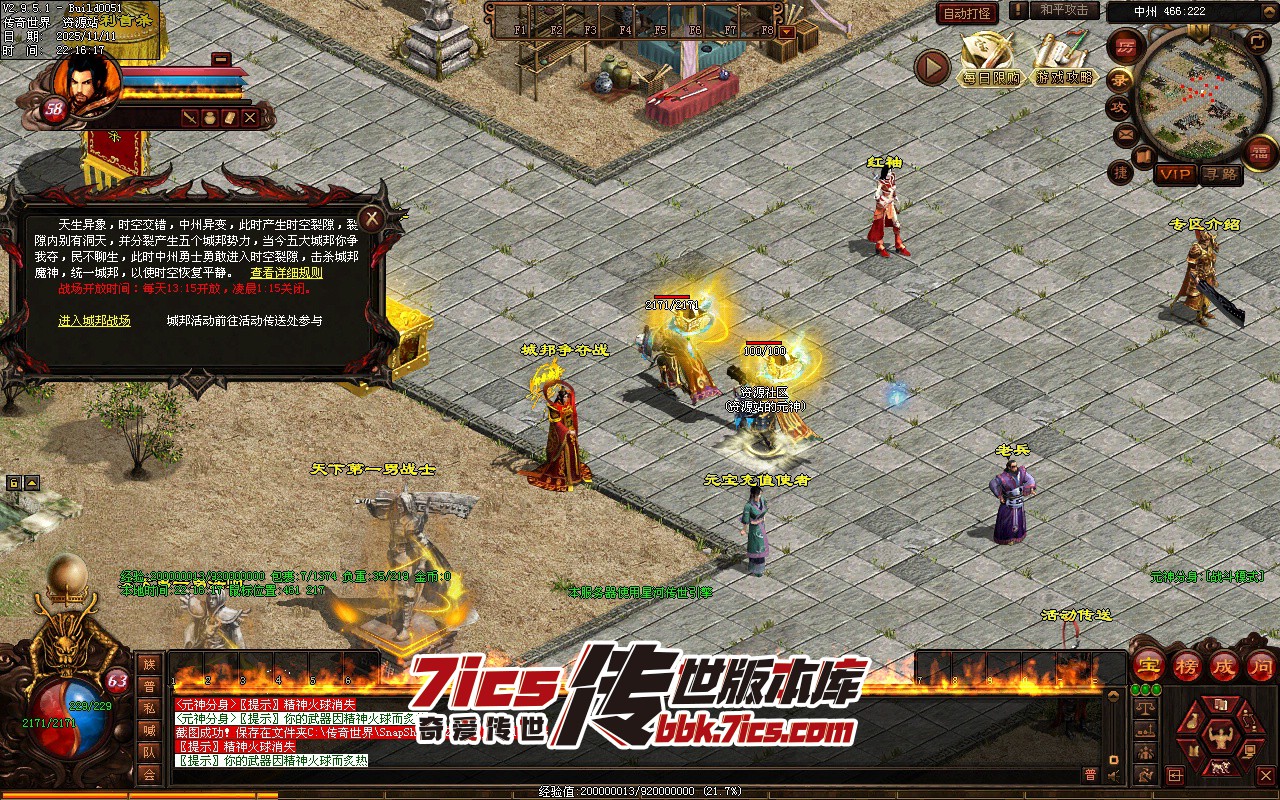Image resolution: width=1280 pixels, height=800 pixels.
Task: View the detailed rules link
Action: tap(286, 272)
